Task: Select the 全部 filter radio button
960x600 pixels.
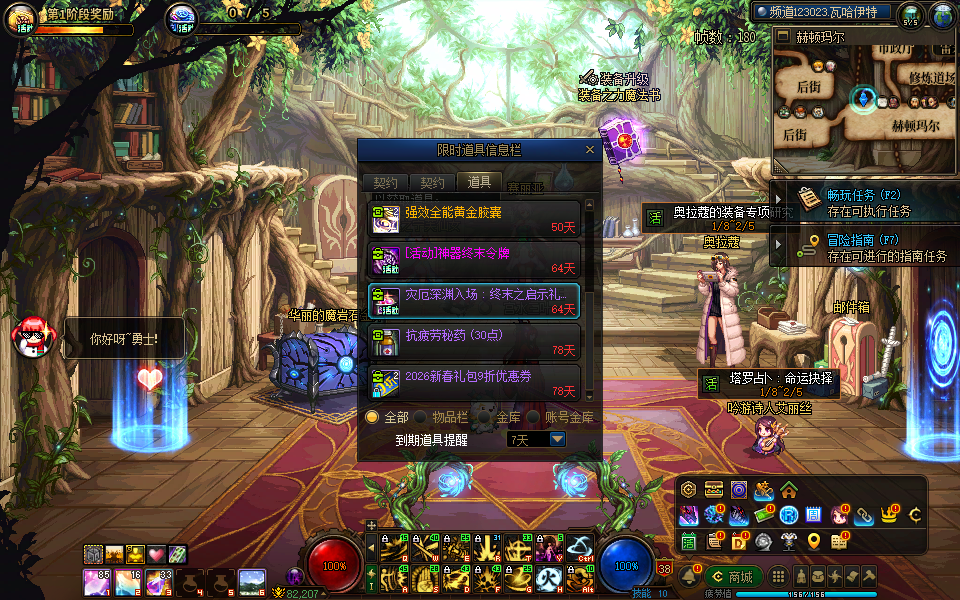Action: click(x=373, y=417)
